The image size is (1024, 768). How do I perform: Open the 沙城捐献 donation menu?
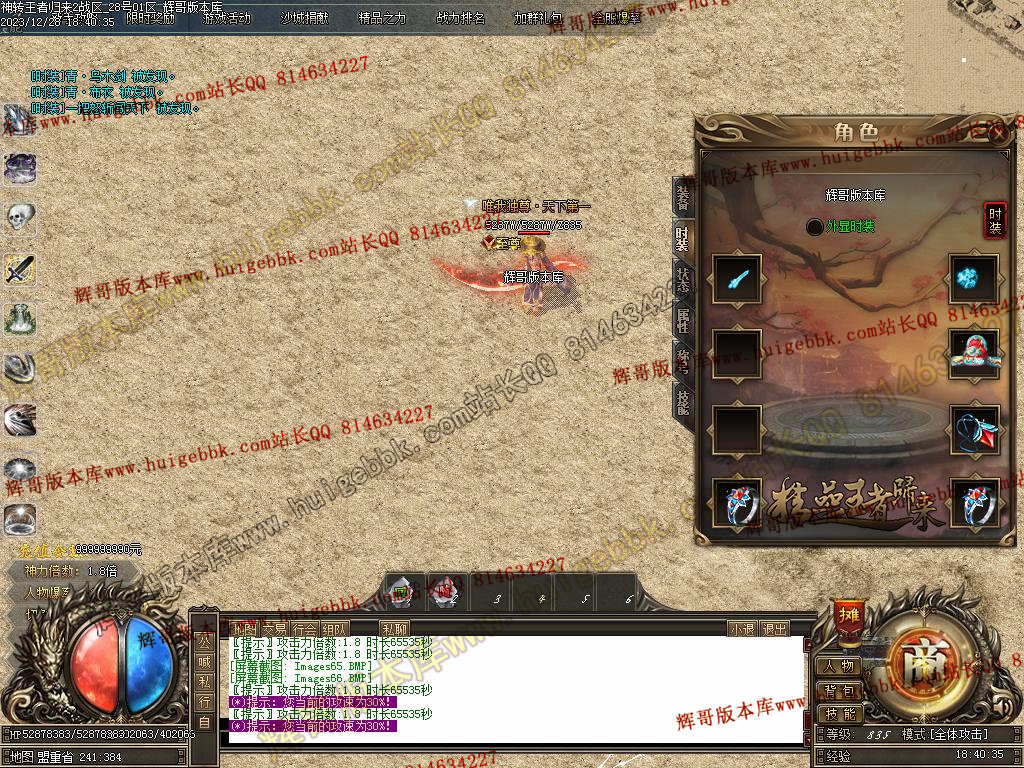[x=303, y=18]
